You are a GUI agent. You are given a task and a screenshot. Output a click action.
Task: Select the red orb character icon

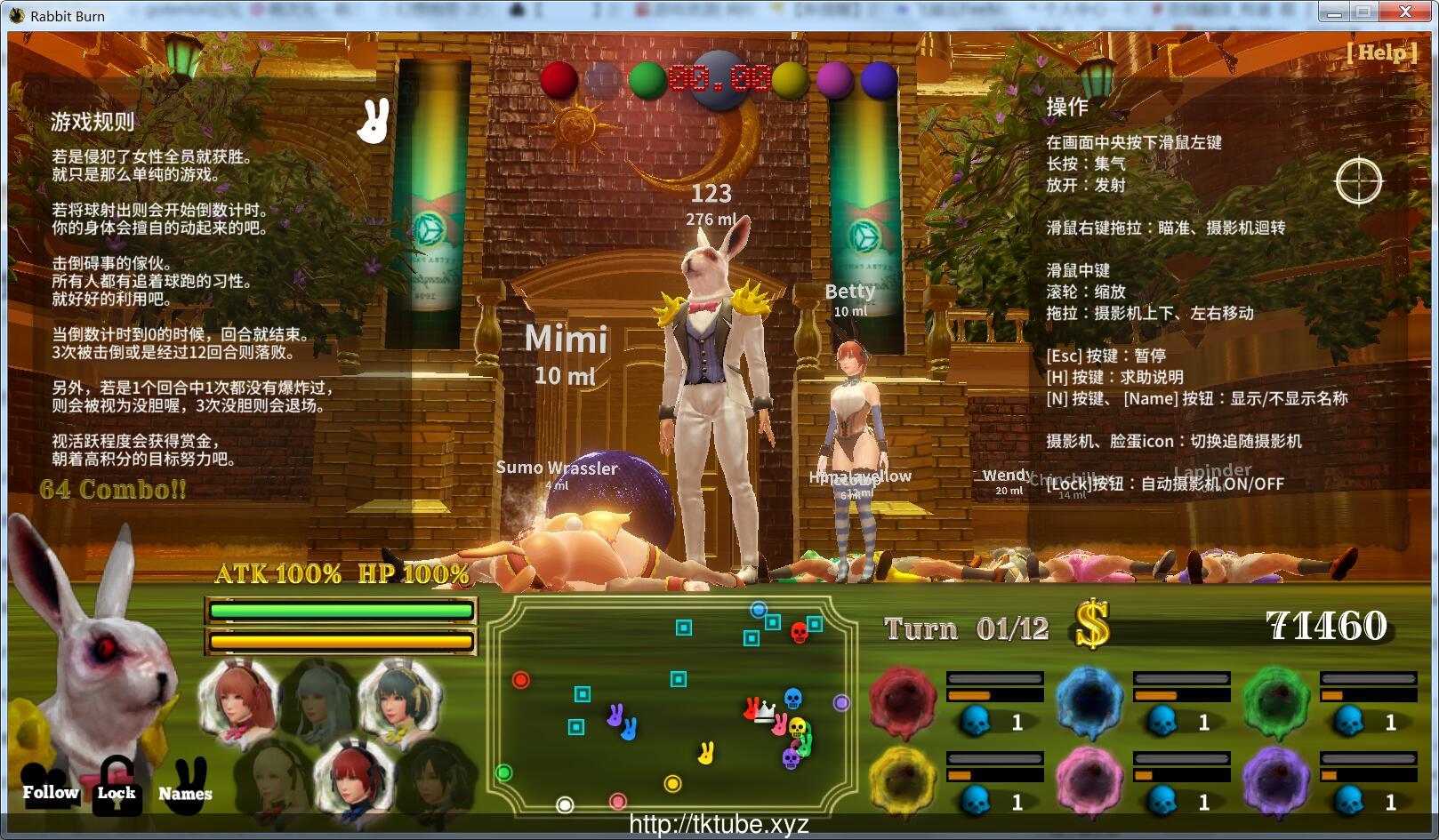903,698
